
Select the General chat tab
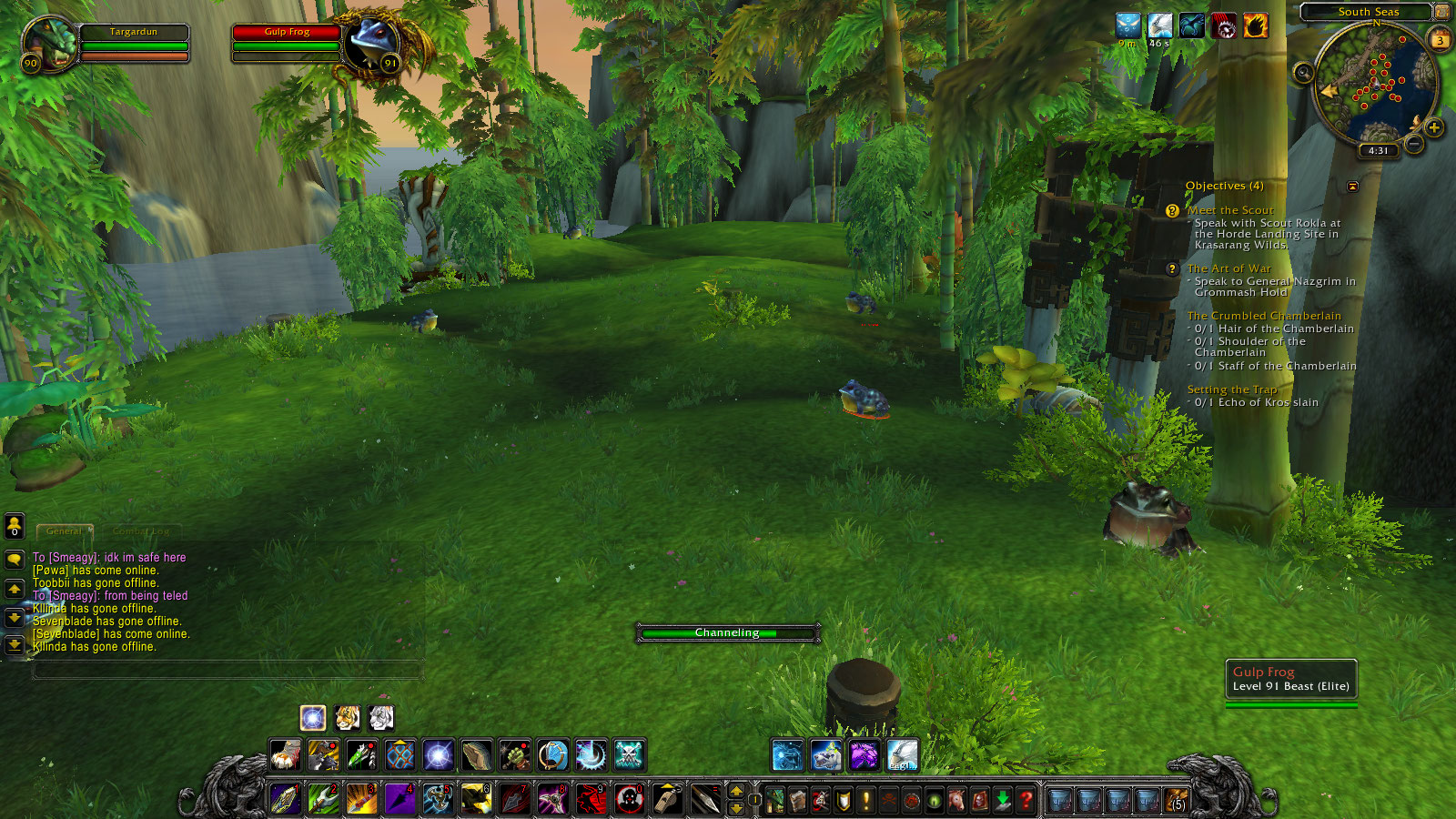click(x=65, y=531)
